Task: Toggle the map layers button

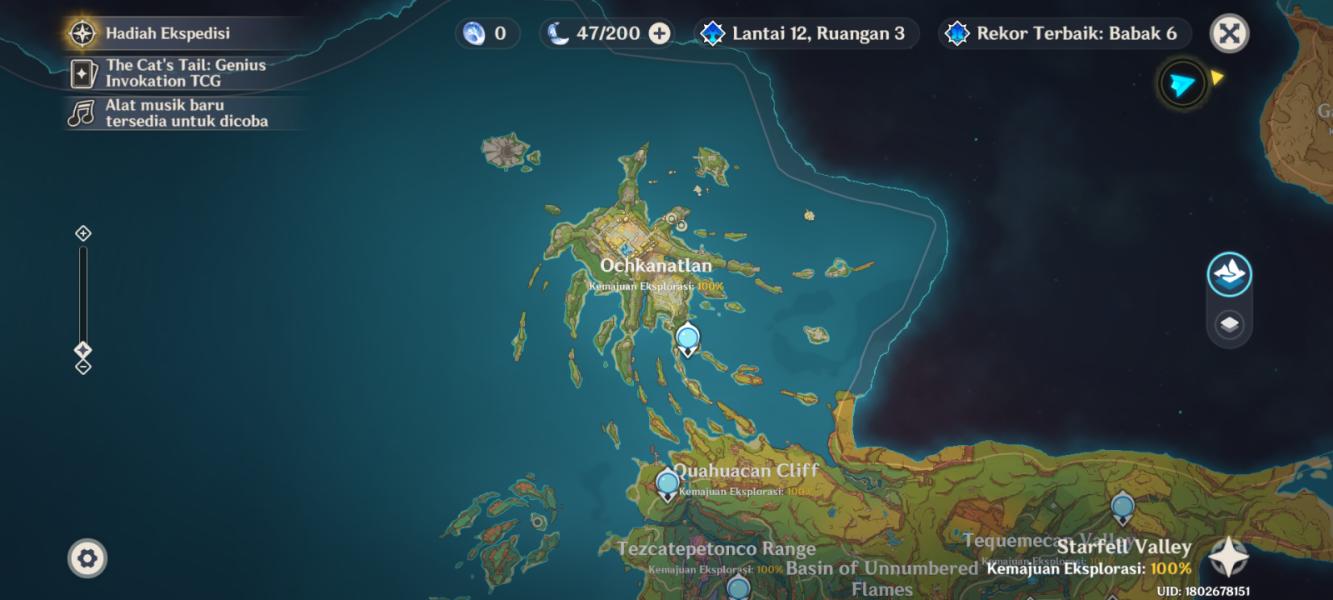Action: pyautogui.click(x=1229, y=324)
